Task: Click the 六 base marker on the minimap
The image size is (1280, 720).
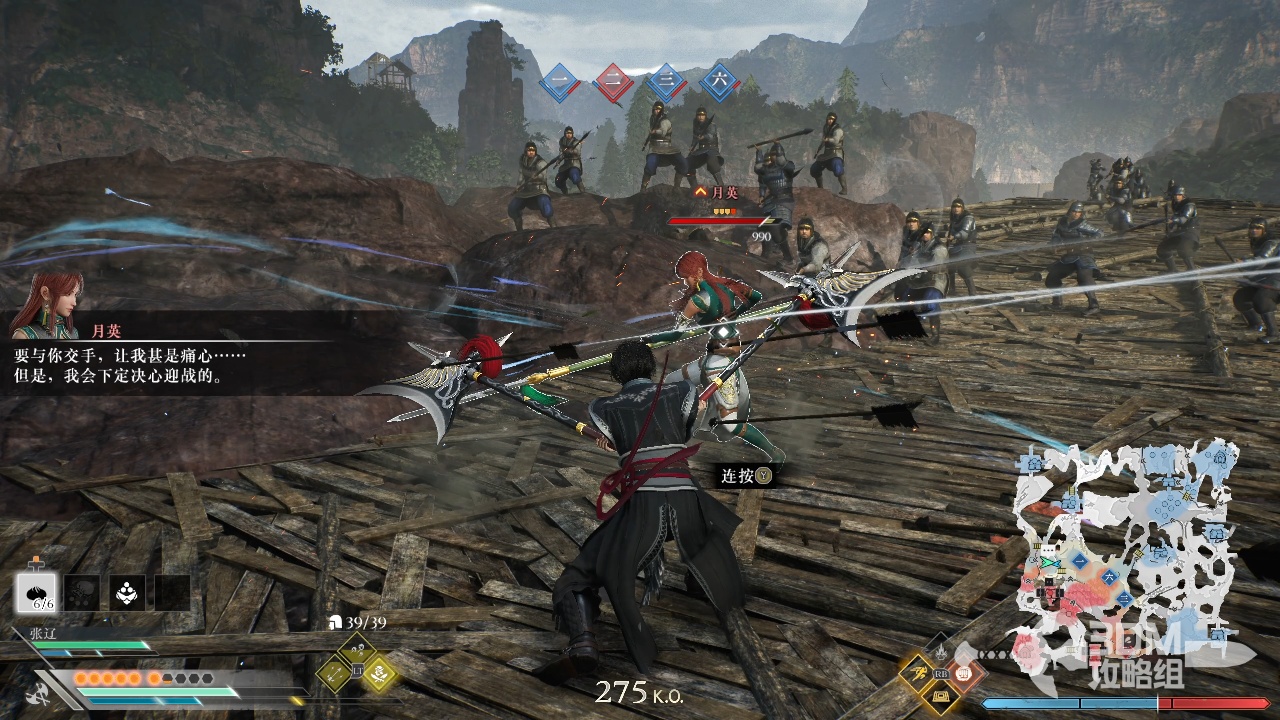Action: tap(1107, 577)
